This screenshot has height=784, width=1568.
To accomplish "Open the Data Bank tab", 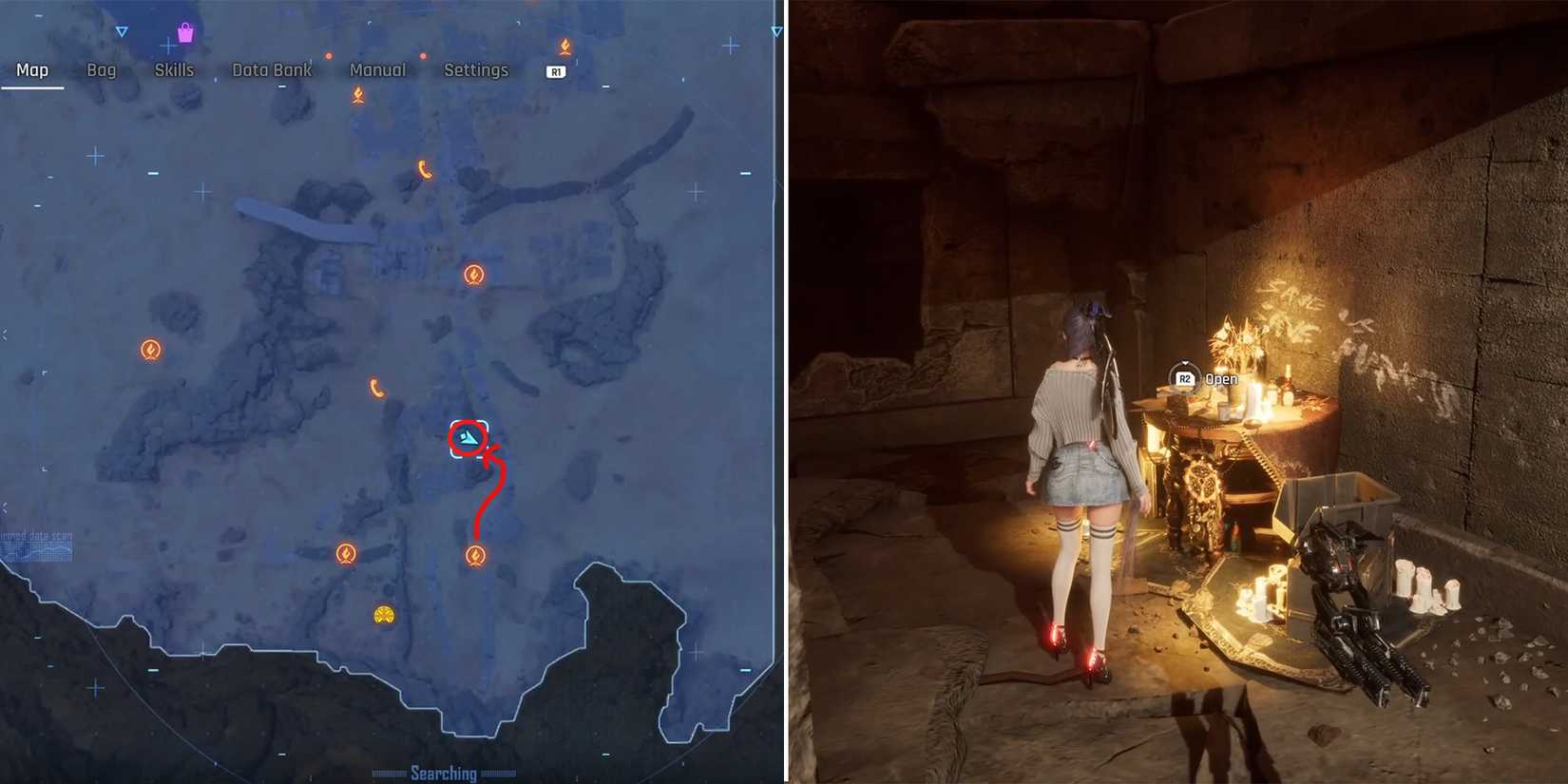I will point(272,69).
